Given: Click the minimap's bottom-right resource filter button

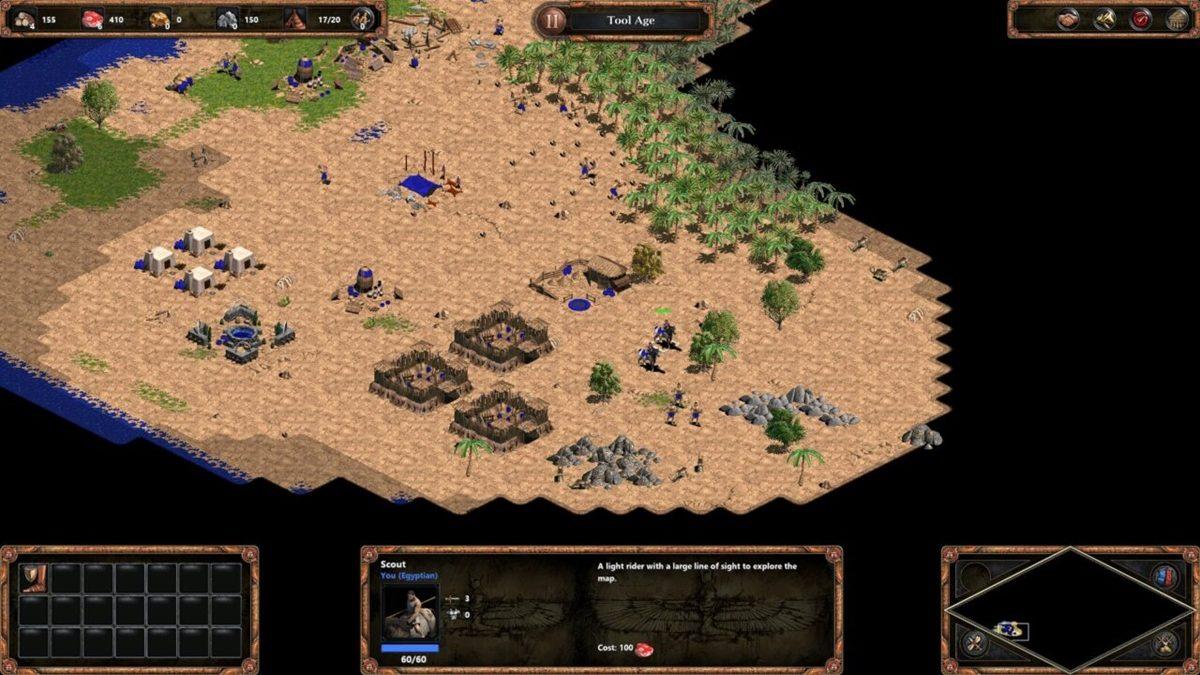Looking at the screenshot, I should tap(1164, 642).
